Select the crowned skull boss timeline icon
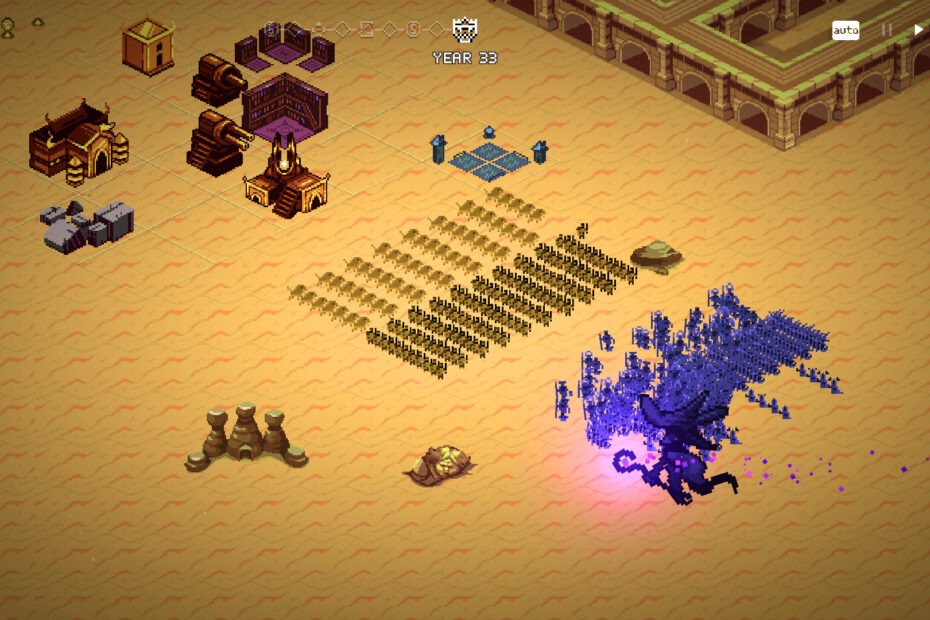This screenshot has width=930, height=620. 465,29
